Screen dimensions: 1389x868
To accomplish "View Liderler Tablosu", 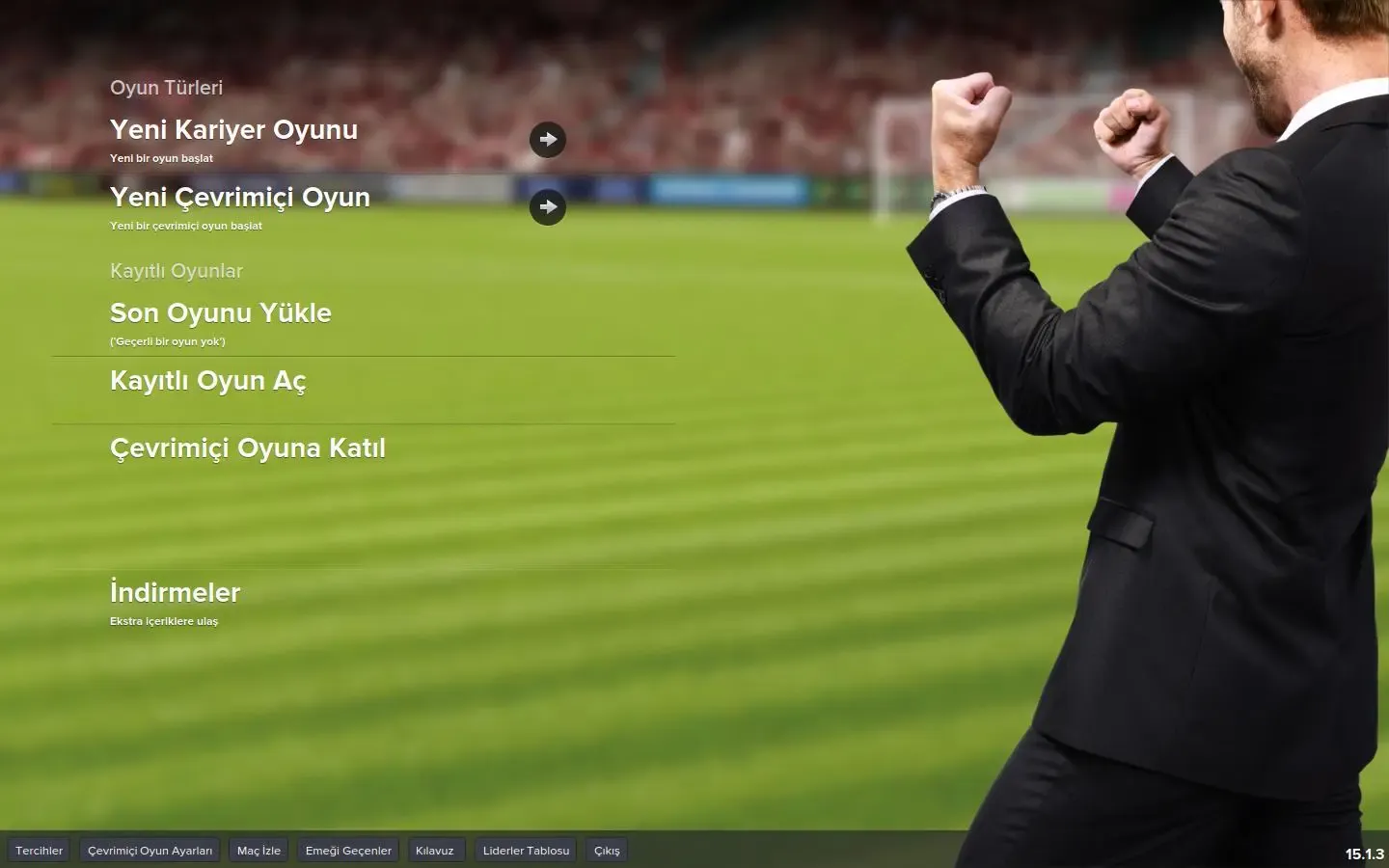I will 526,851.
